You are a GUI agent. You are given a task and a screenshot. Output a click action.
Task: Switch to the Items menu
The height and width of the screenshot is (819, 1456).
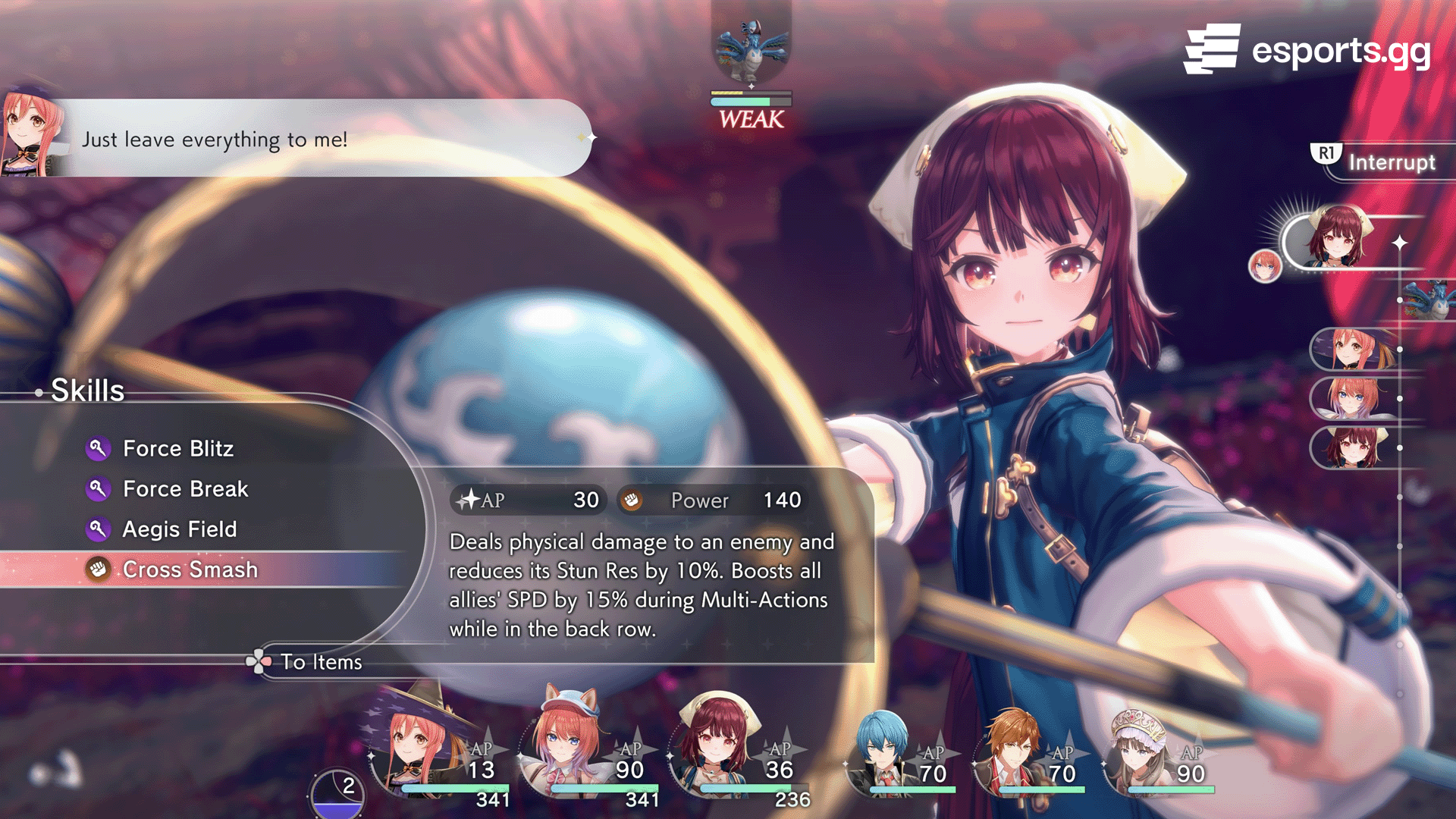(x=320, y=662)
